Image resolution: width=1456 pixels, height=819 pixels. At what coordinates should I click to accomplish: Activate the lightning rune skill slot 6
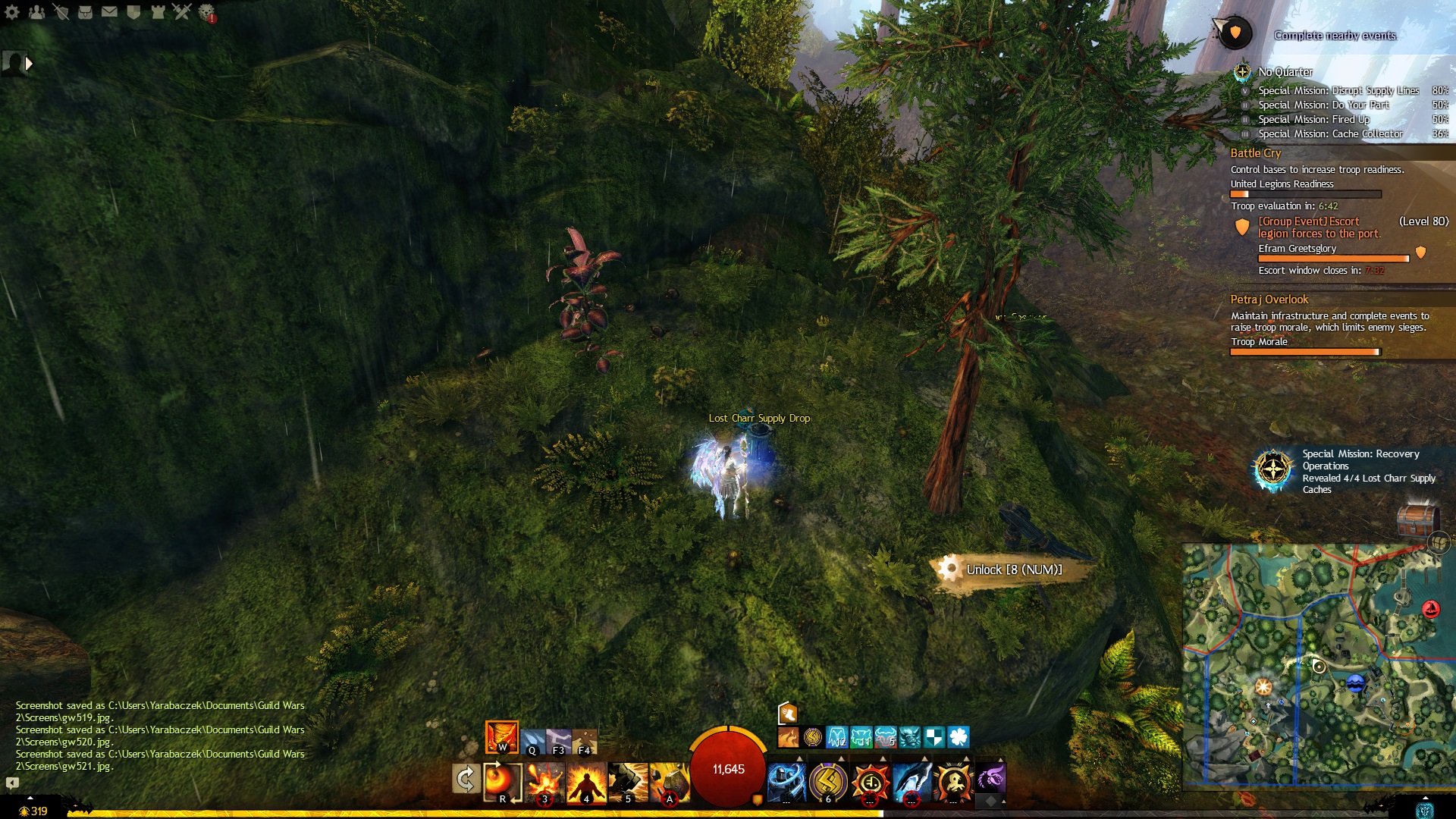click(x=828, y=781)
